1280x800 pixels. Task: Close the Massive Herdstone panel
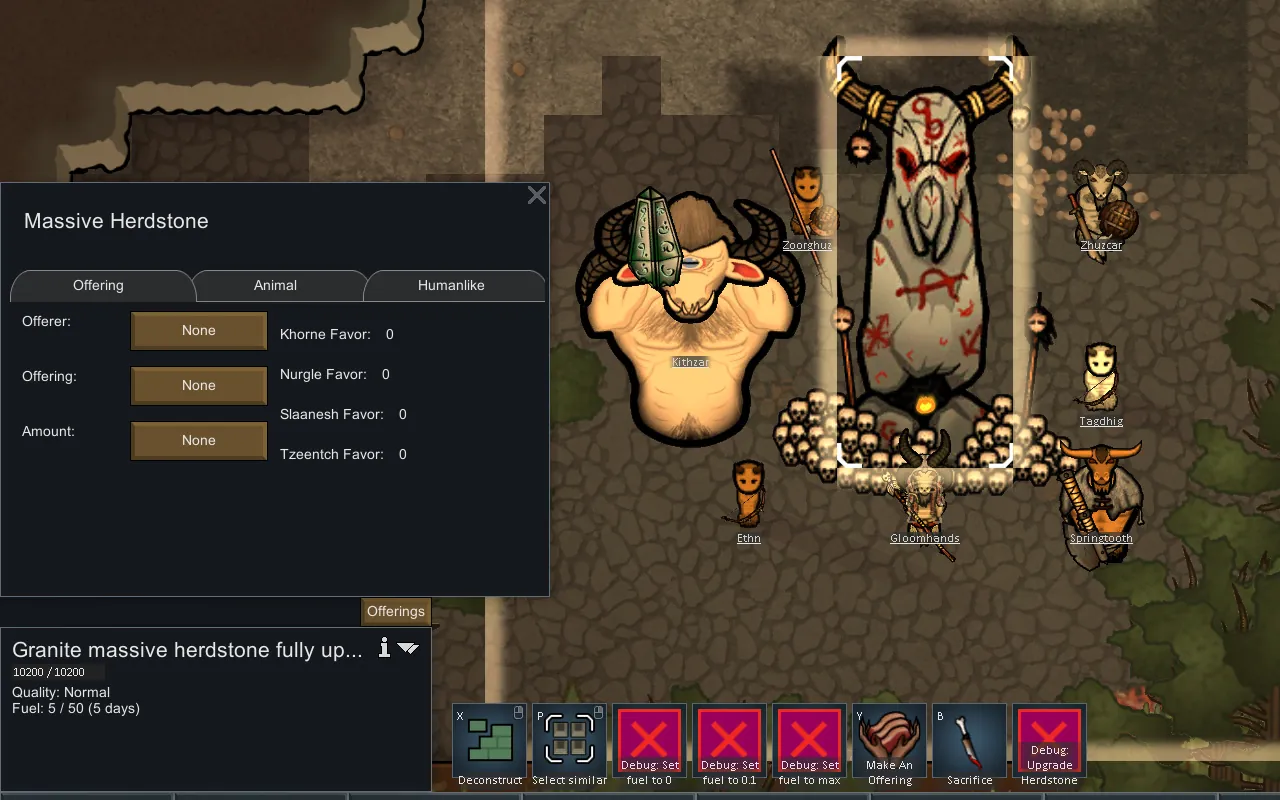coord(537,195)
